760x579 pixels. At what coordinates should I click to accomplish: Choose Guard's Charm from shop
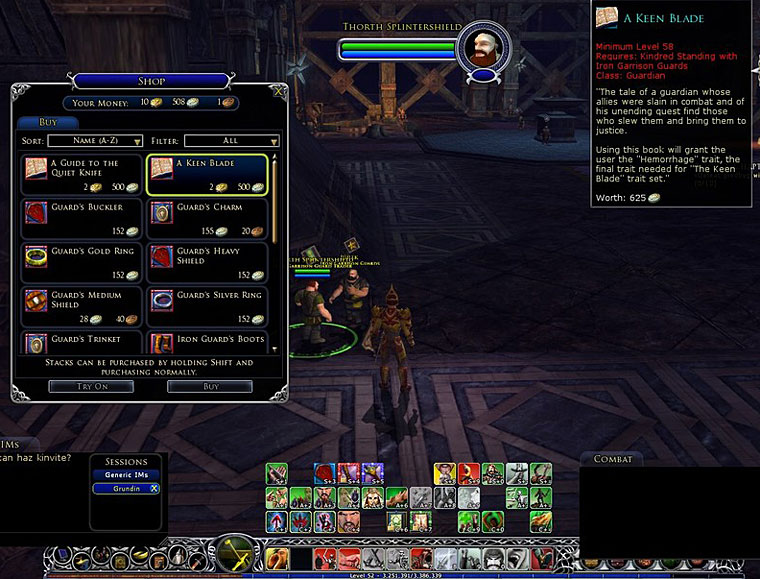[207, 218]
